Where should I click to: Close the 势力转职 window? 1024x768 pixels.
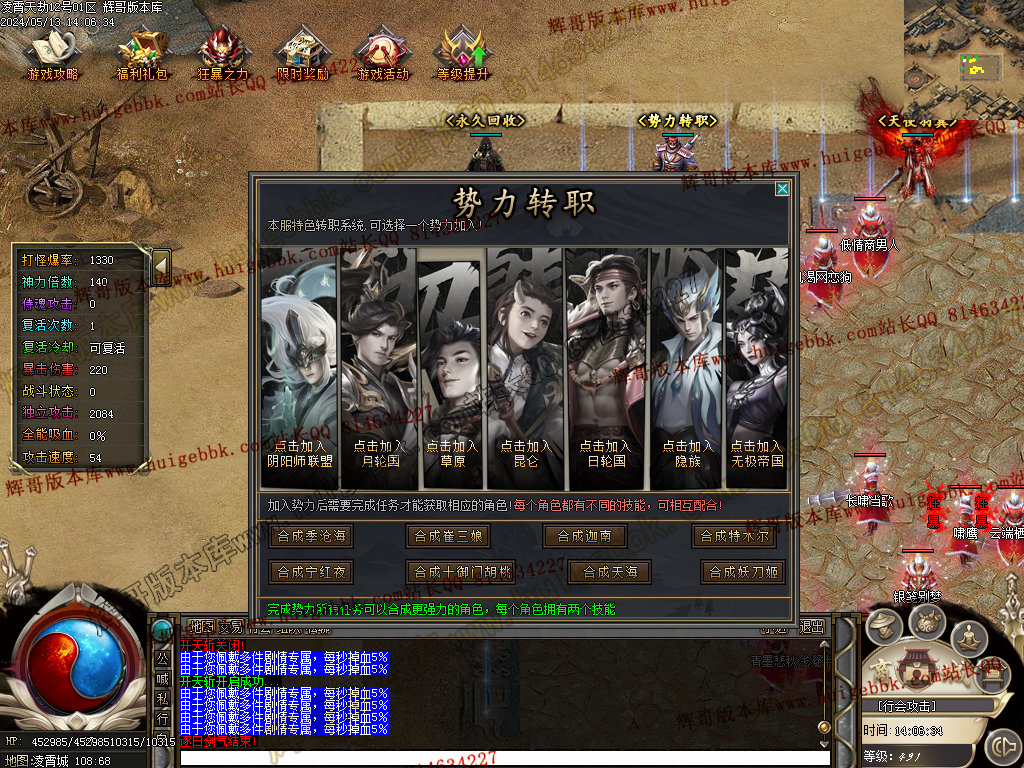(x=782, y=189)
